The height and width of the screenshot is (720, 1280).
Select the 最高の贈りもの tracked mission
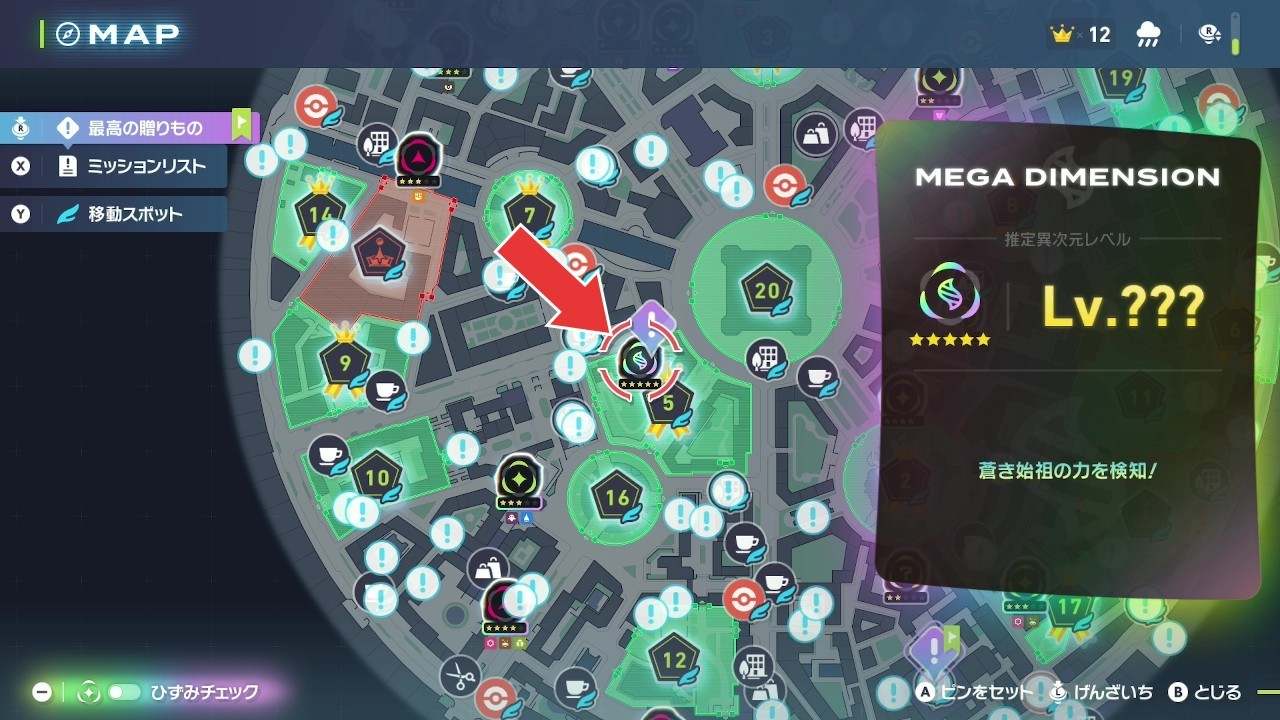coord(144,128)
